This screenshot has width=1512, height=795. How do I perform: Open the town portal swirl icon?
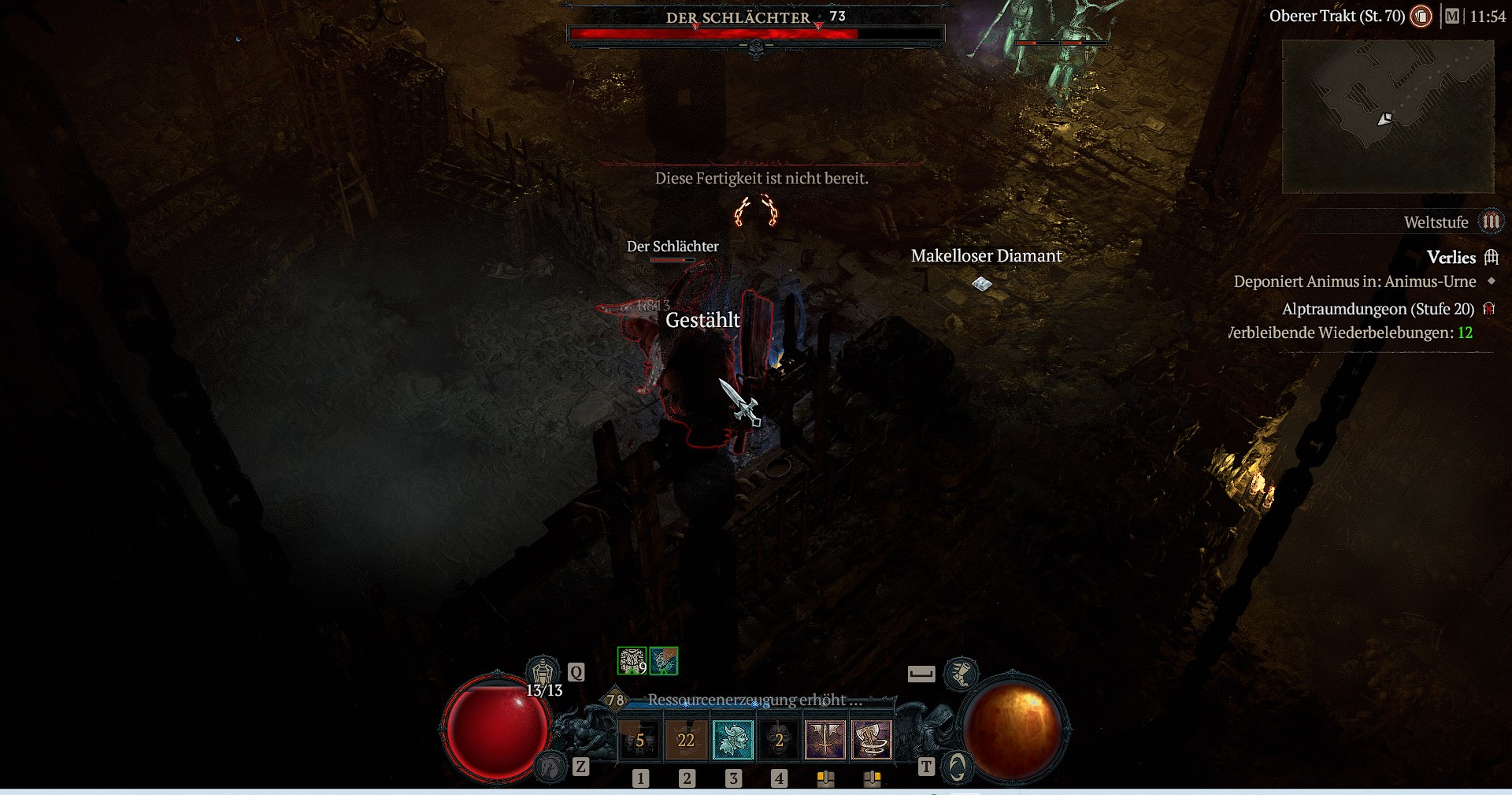[x=957, y=767]
